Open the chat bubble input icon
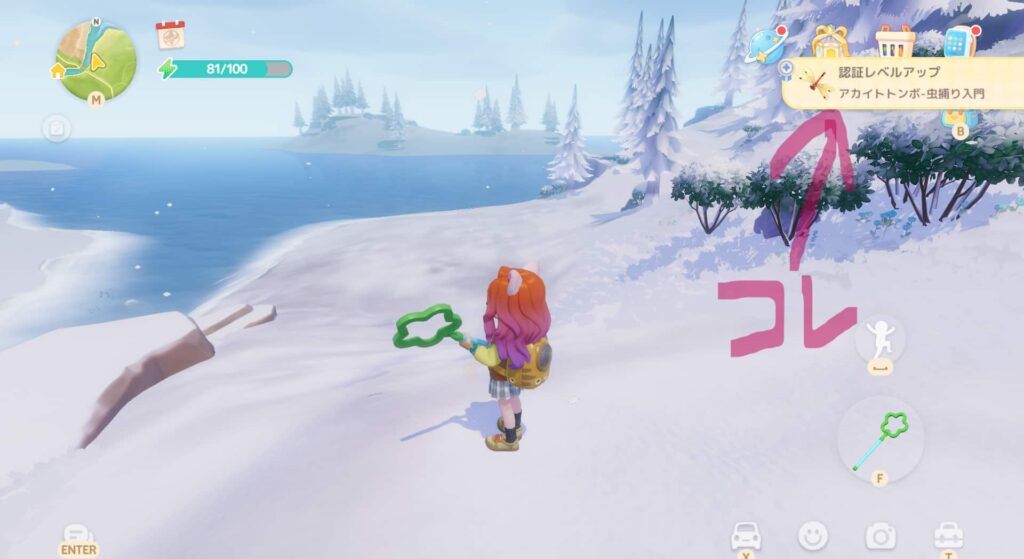 click(x=78, y=535)
